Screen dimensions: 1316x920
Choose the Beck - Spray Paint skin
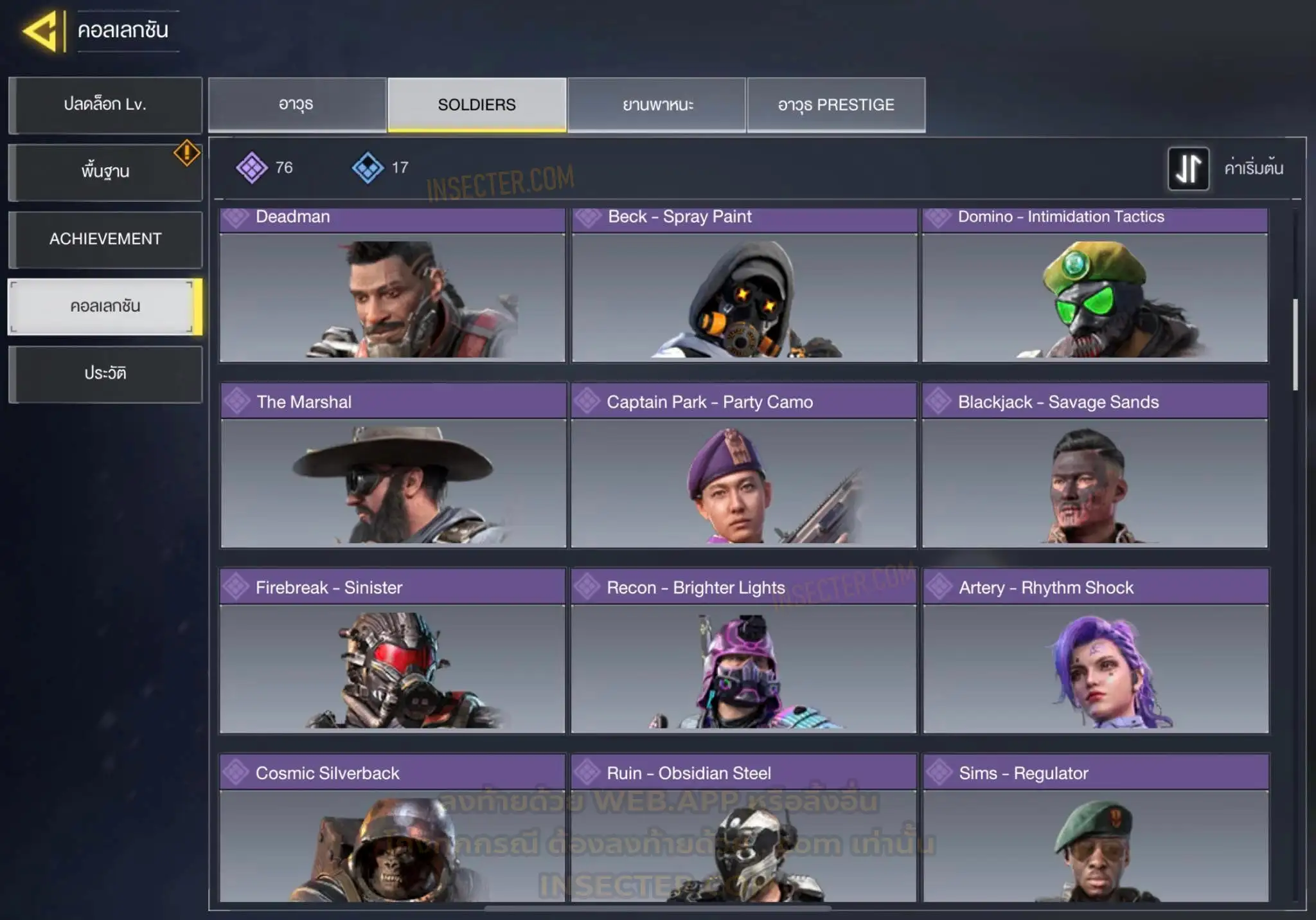pyautogui.click(x=744, y=286)
